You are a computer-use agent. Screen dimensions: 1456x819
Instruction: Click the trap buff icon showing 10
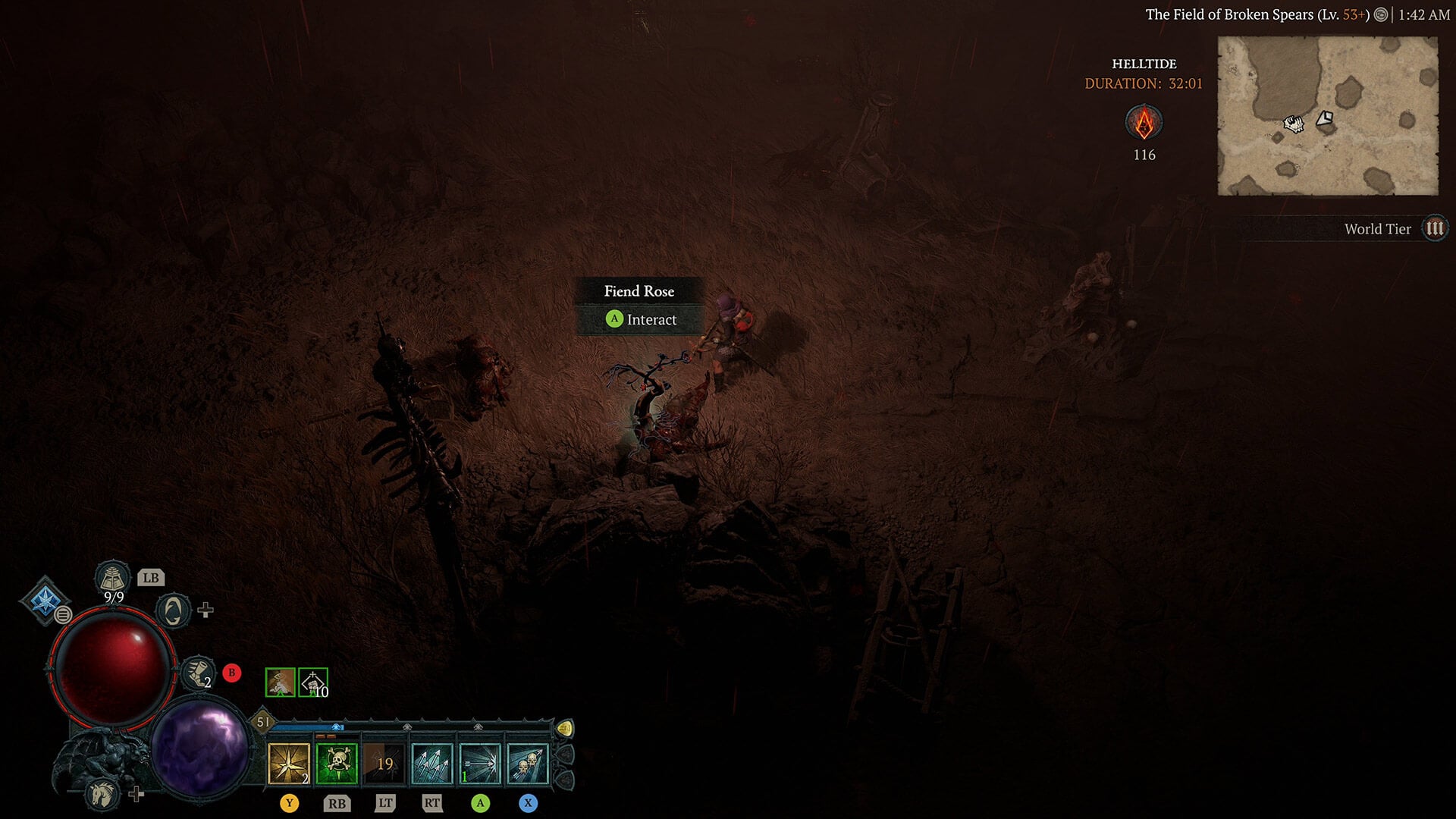click(313, 682)
